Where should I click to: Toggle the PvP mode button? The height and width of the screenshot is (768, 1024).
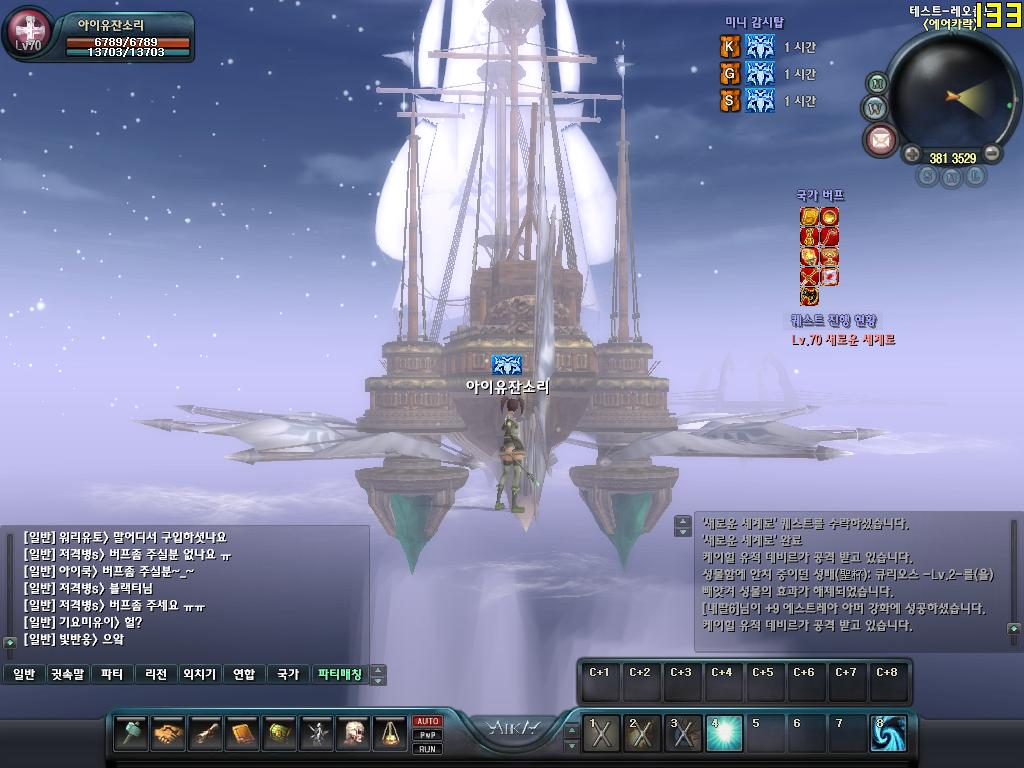click(x=428, y=735)
